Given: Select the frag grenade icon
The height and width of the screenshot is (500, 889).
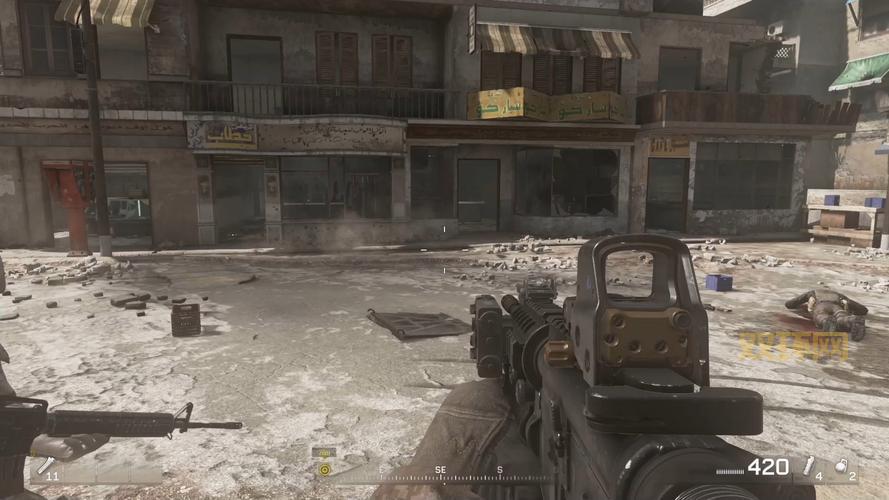Looking at the screenshot, I should pos(841,464).
